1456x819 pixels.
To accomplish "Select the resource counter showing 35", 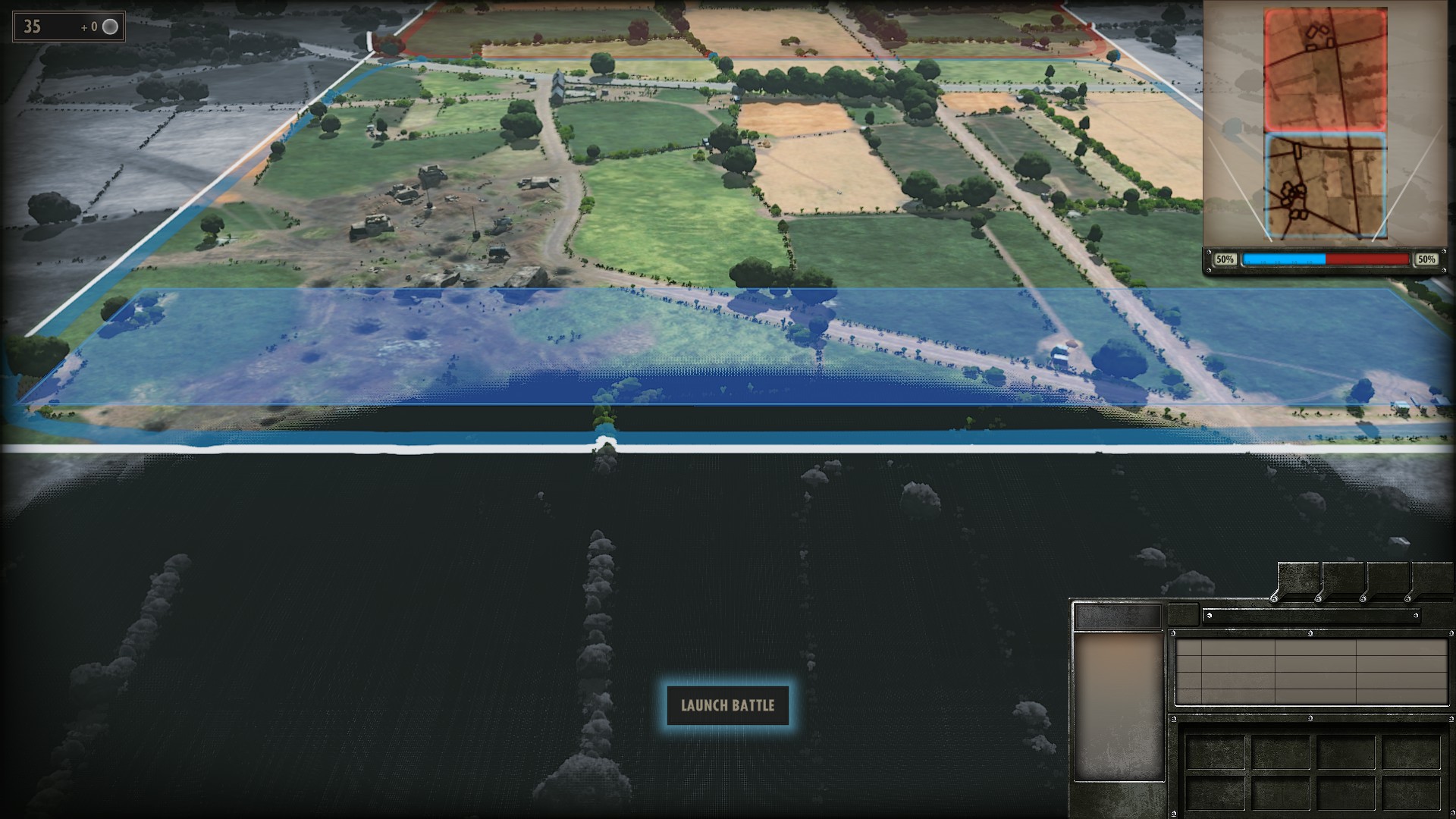I will point(32,27).
